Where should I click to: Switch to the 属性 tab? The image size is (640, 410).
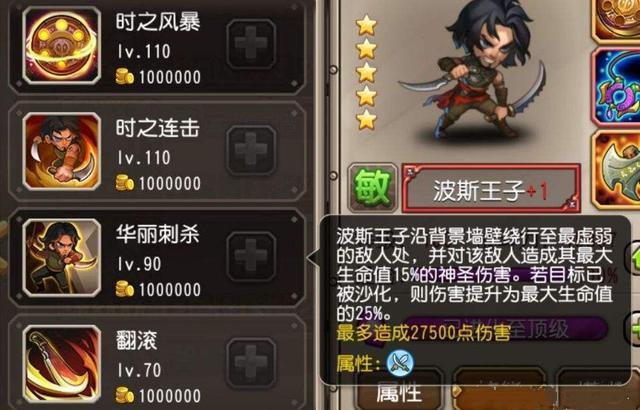(396, 393)
